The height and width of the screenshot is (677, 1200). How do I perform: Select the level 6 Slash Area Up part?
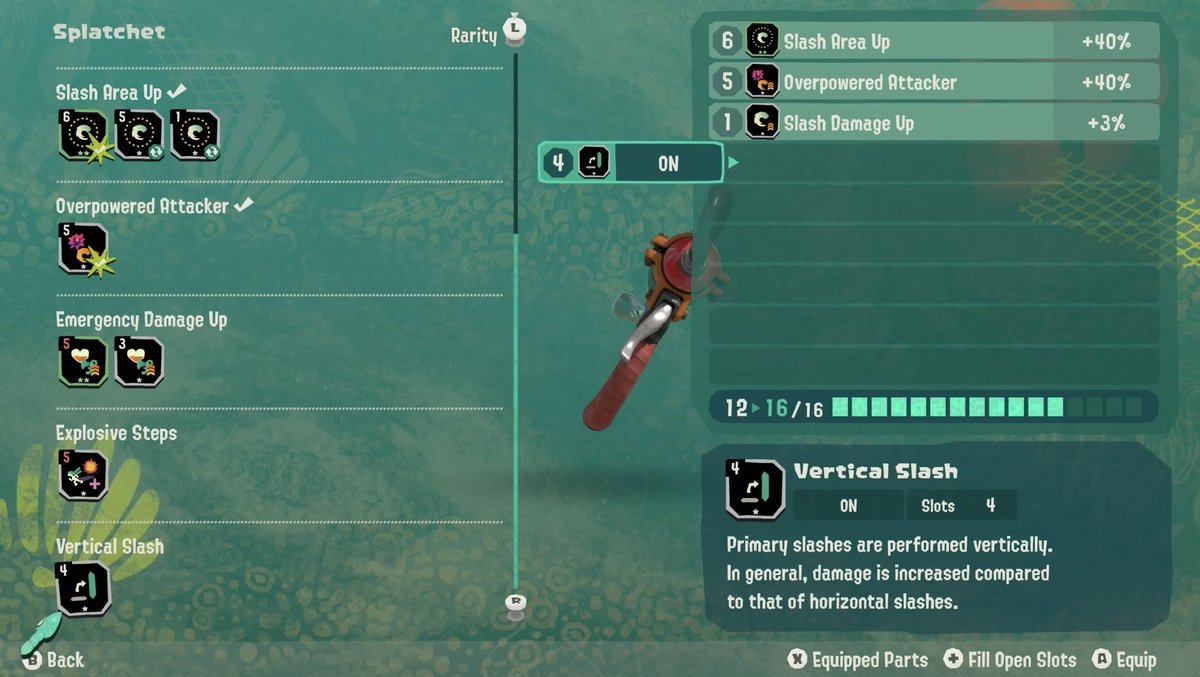(84, 135)
